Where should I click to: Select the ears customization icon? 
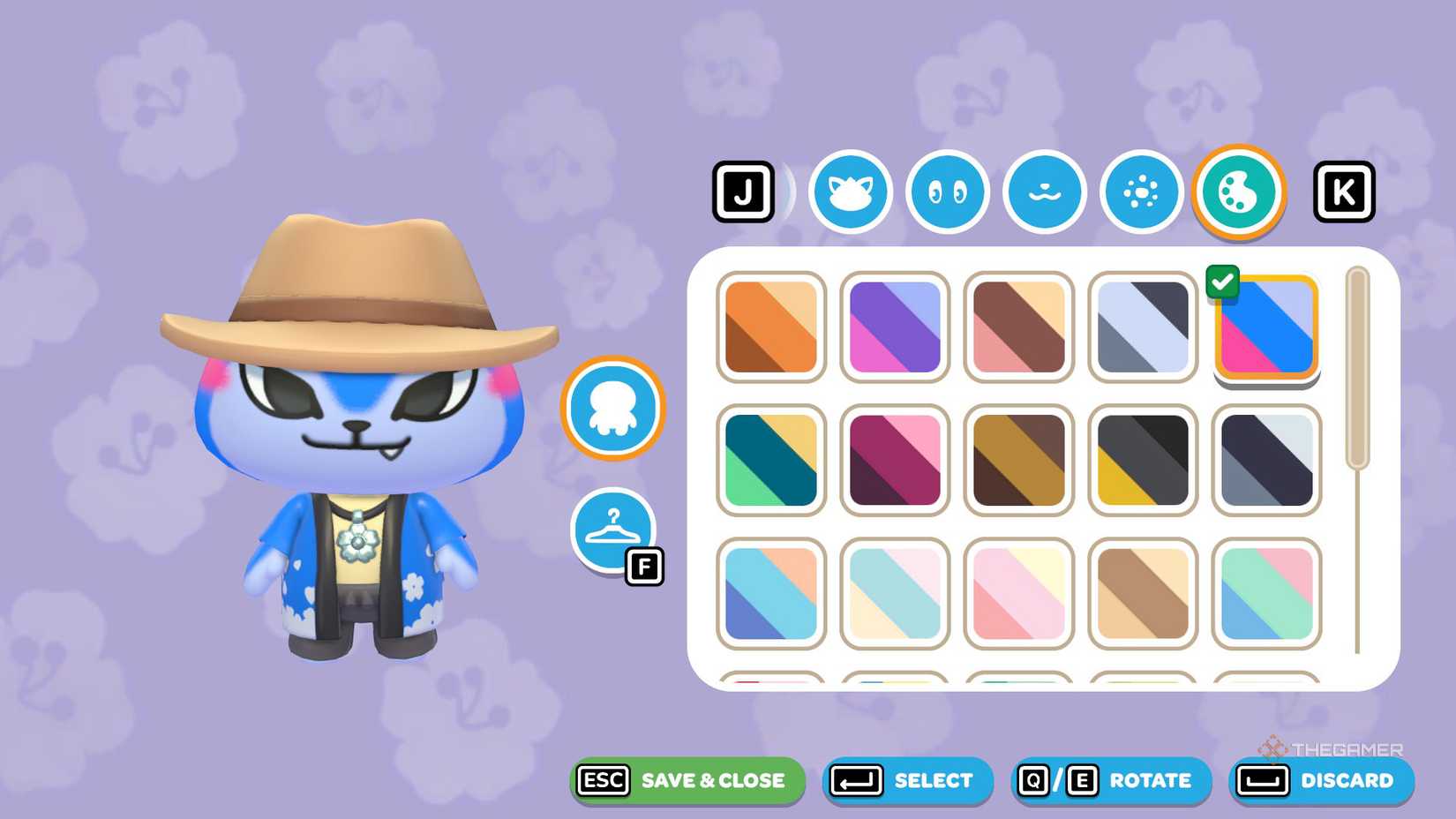[850, 192]
